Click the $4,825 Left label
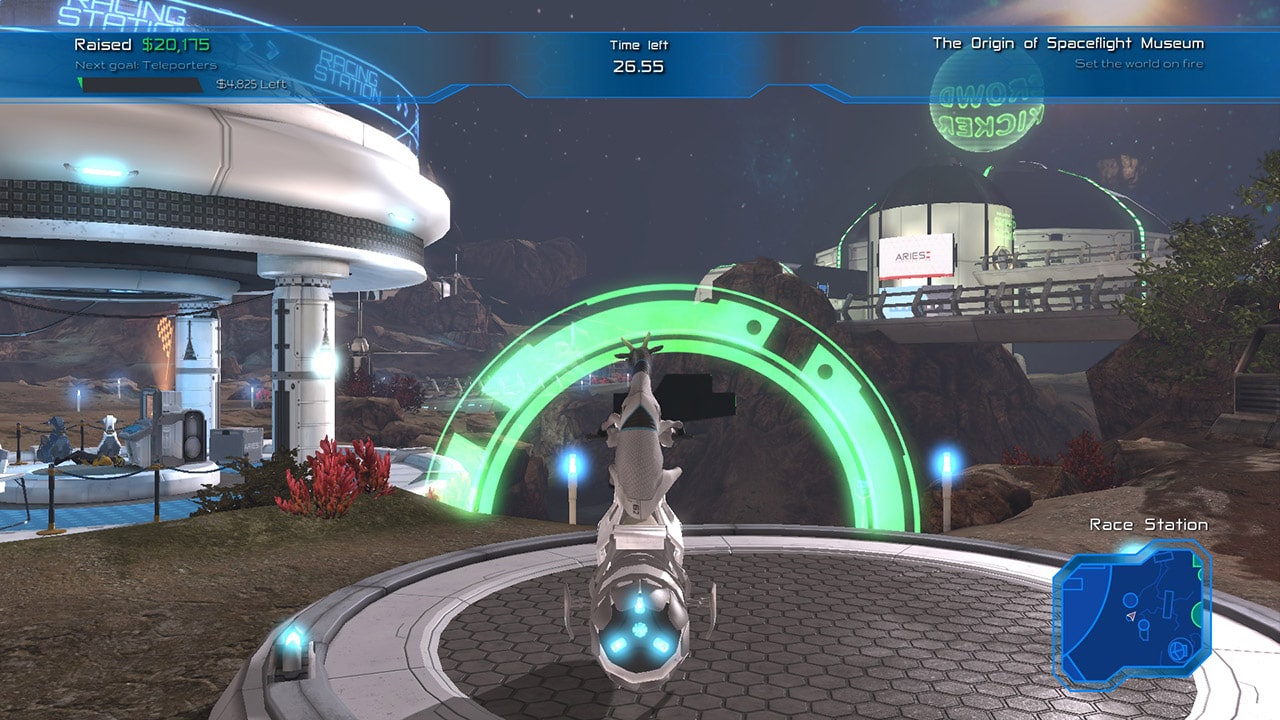Image resolution: width=1280 pixels, height=720 pixels. 250,84
